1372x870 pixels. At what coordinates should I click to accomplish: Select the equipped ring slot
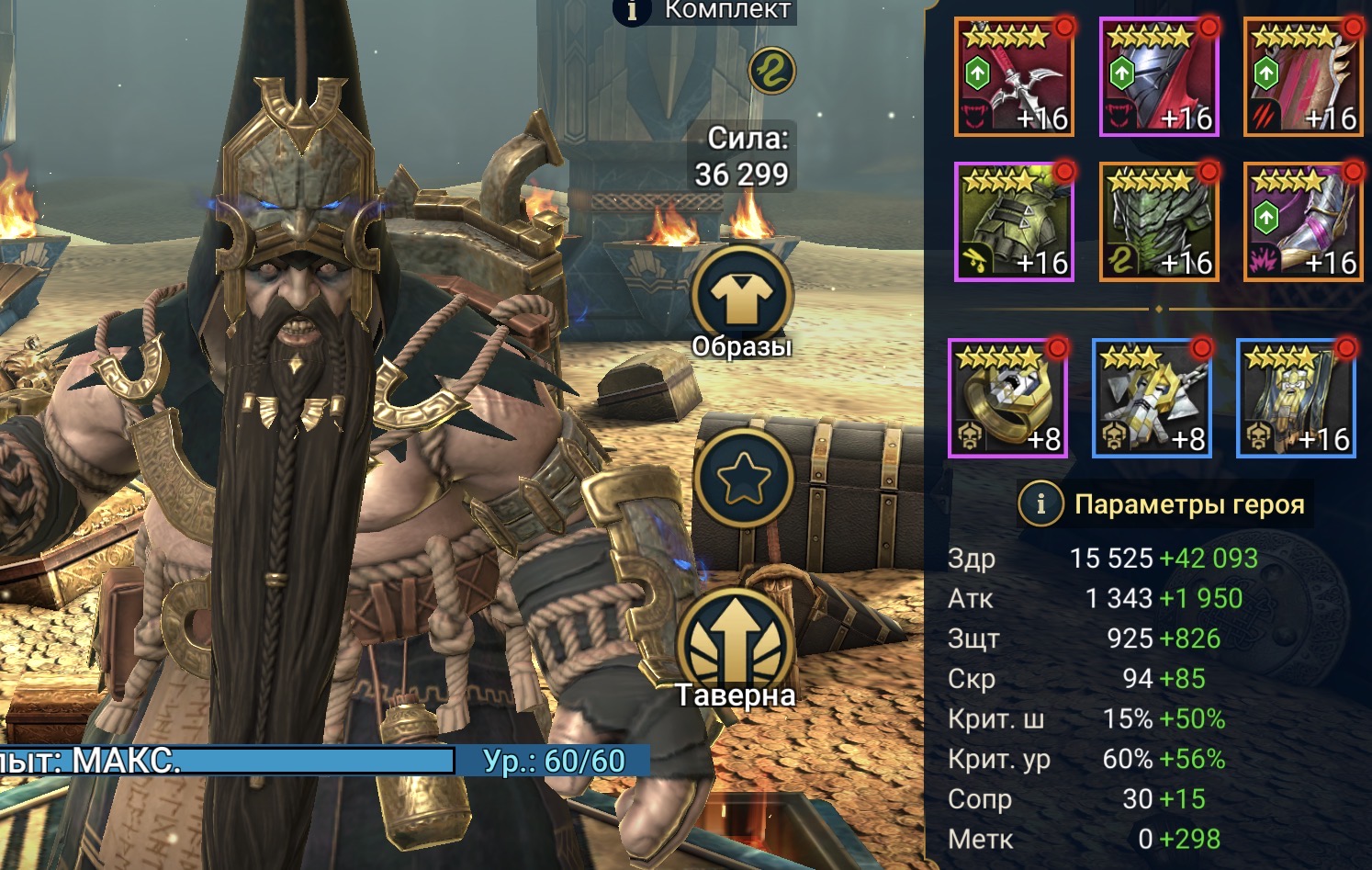click(x=1007, y=399)
